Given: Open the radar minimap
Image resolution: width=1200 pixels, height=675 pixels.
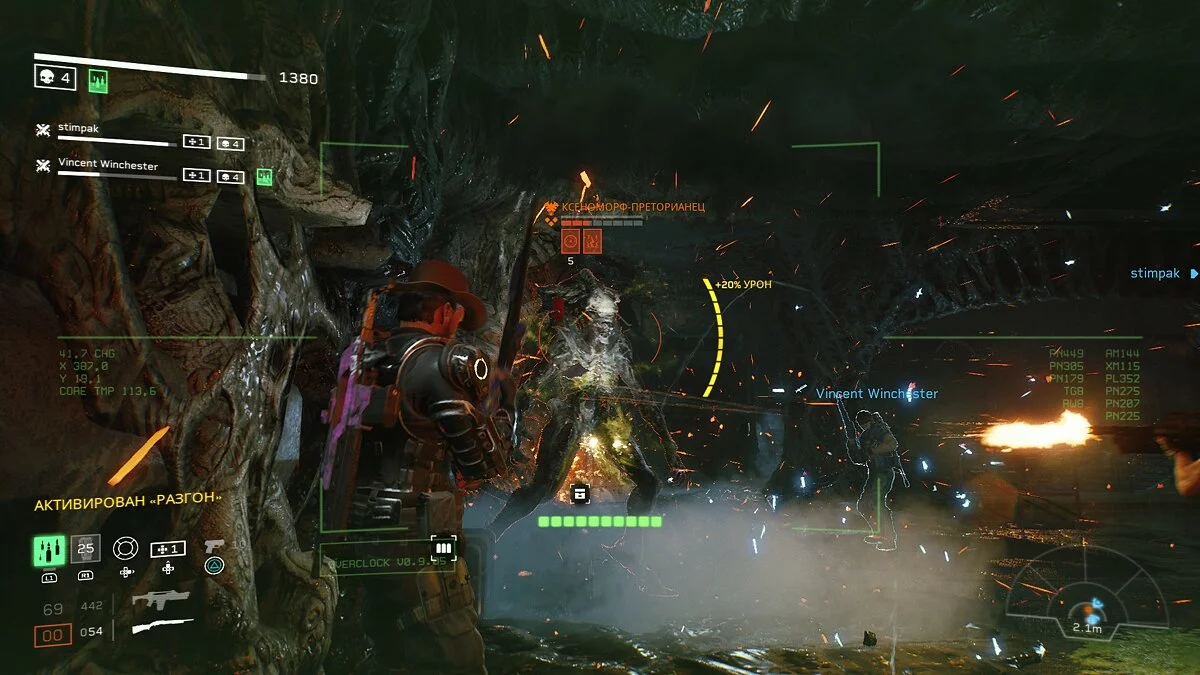Looking at the screenshot, I should click(x=1086, y=591).
